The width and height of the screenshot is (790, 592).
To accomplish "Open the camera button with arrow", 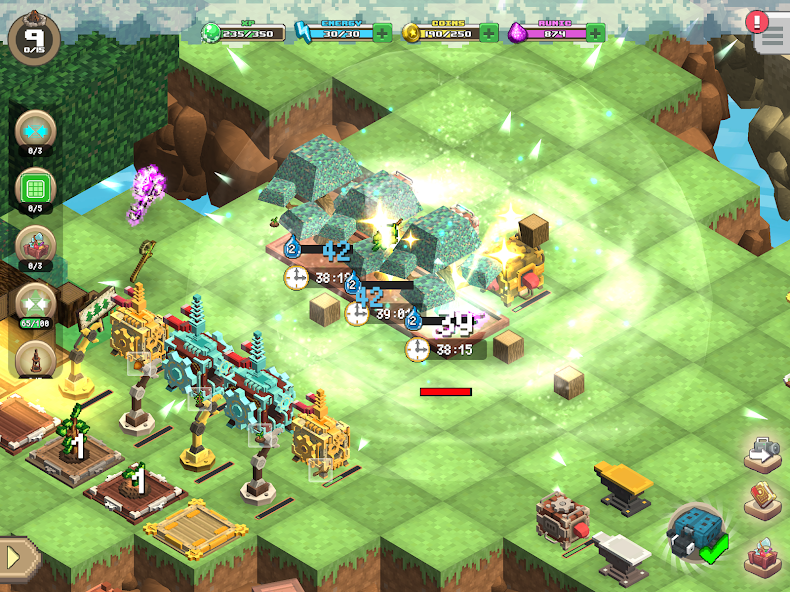I will tap(763, 453).
